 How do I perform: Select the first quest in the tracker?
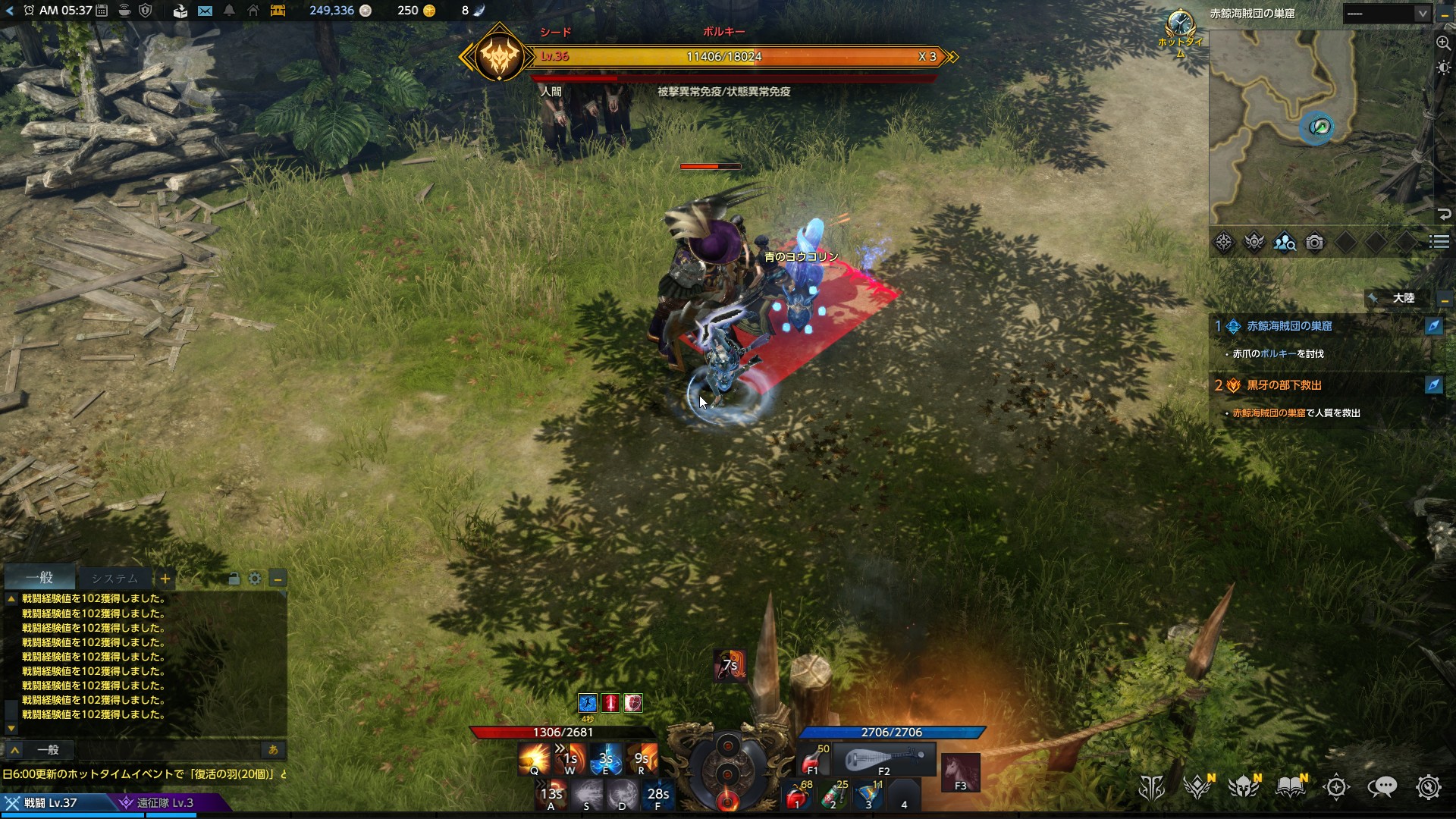[1289, 326]
